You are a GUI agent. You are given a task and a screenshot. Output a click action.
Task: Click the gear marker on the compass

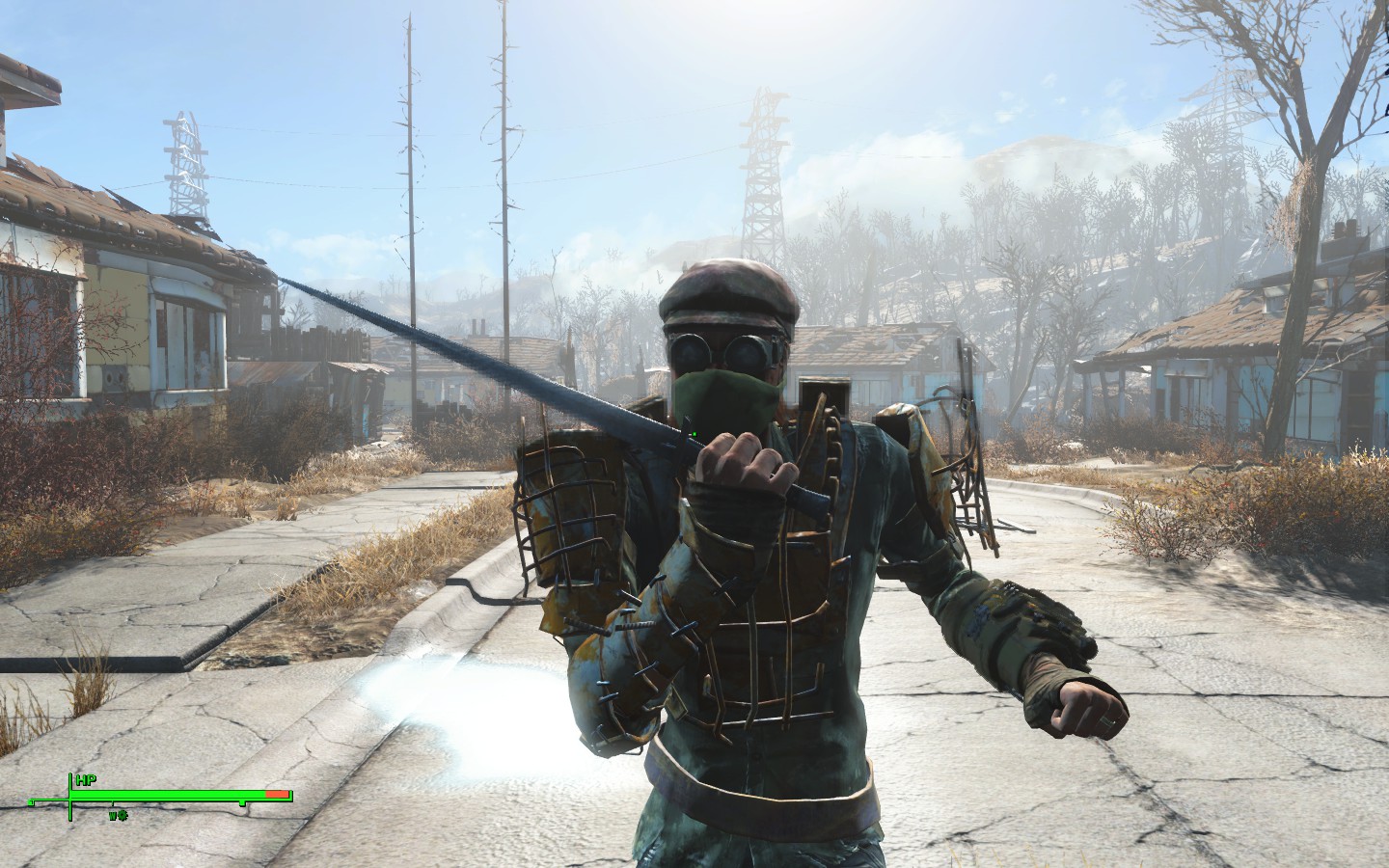point(124,815)
